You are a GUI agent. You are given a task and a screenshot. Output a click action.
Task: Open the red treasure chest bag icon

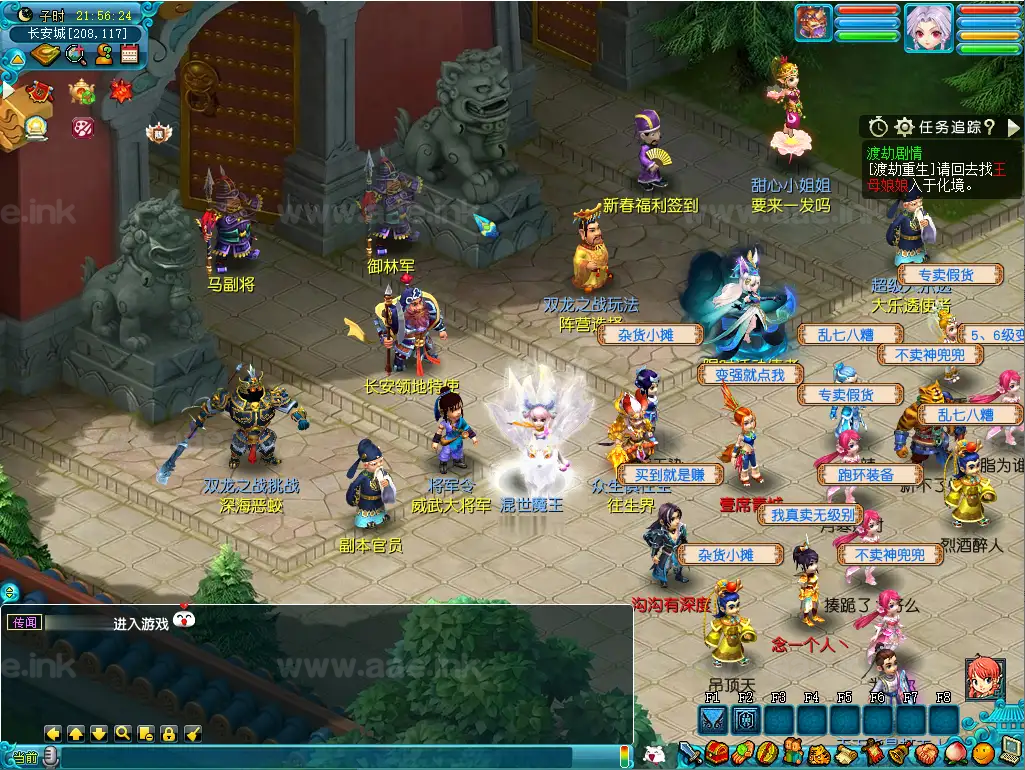[x=716, y=752]
